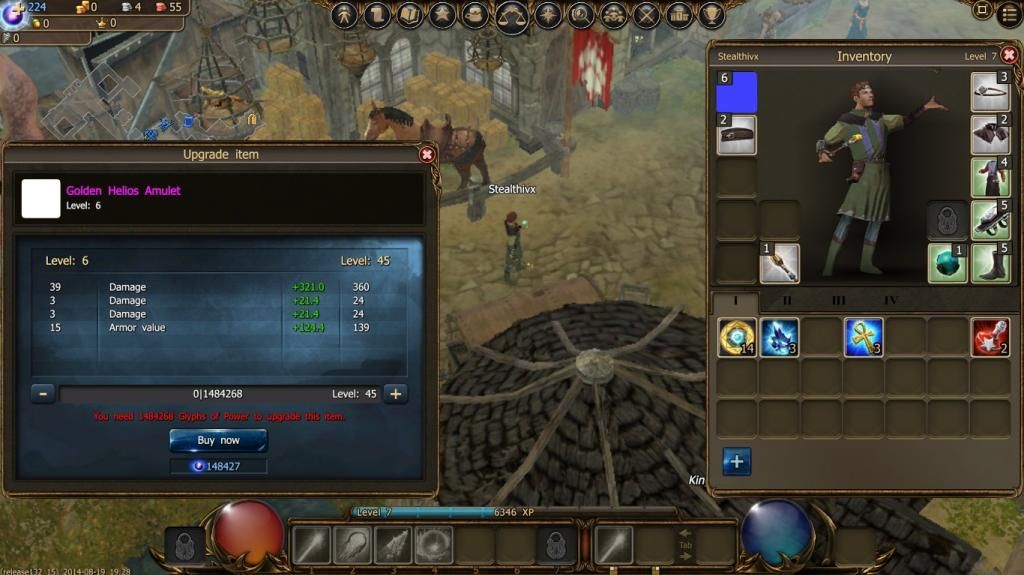Open the balance scales menu icon
This screenshot has width=1024, height=575.
pos(512,15)
